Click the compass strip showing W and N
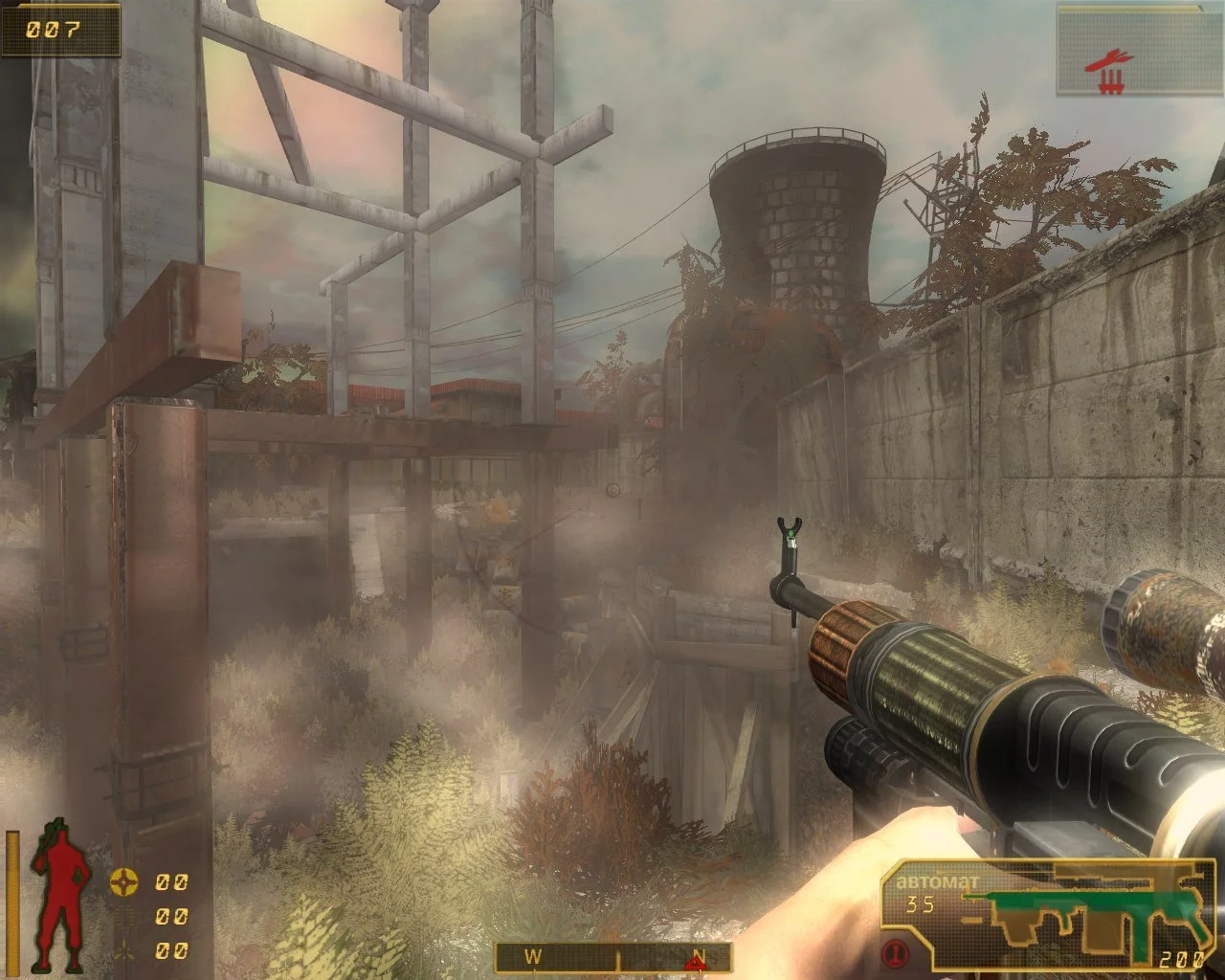 [612, 956]
